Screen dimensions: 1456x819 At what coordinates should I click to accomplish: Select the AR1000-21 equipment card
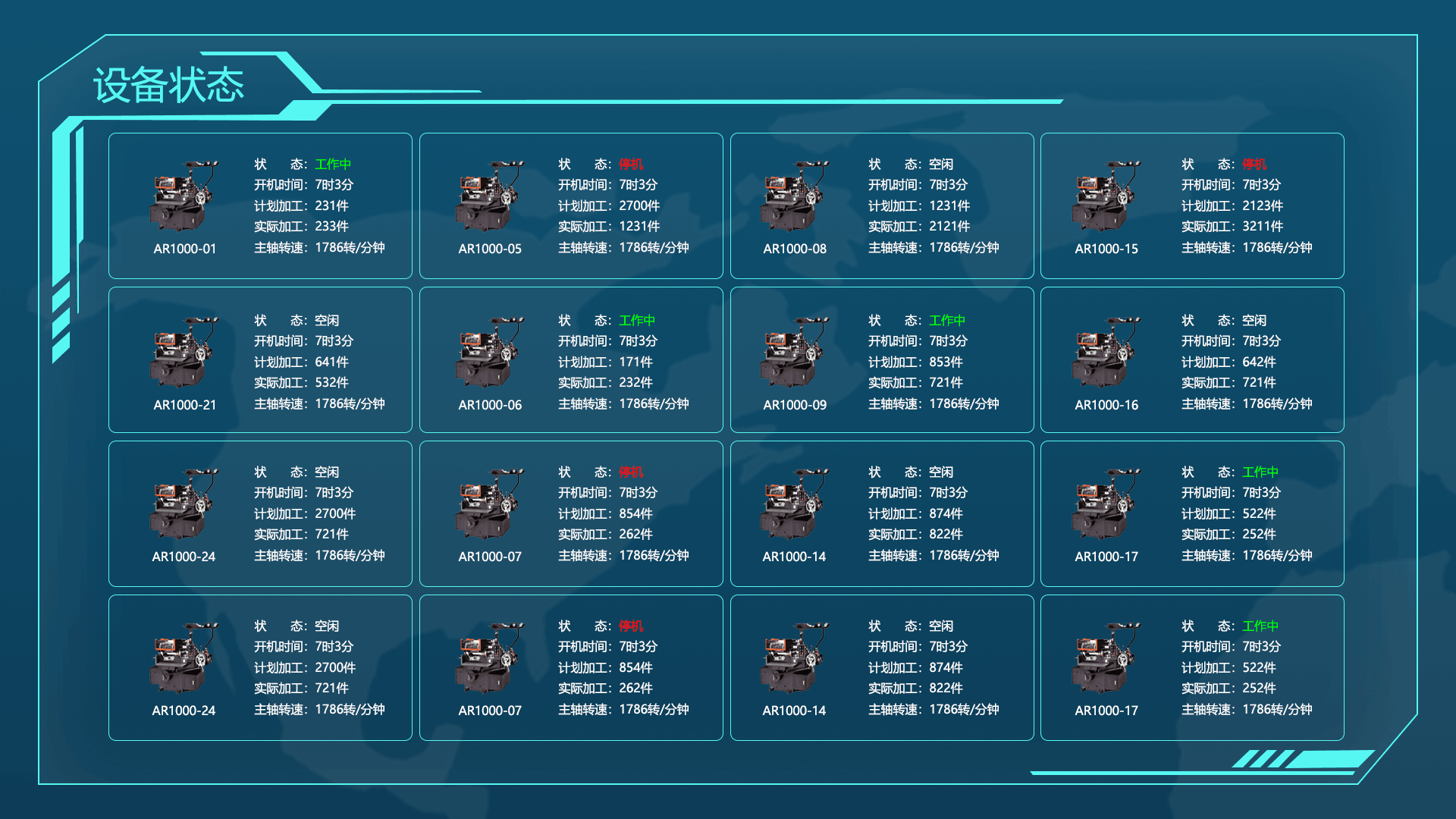click(x=260, y=359)
